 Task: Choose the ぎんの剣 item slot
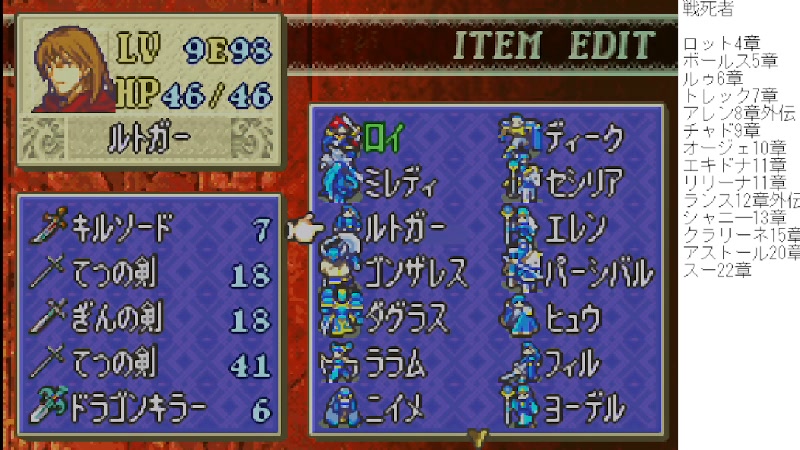[152, 320]
